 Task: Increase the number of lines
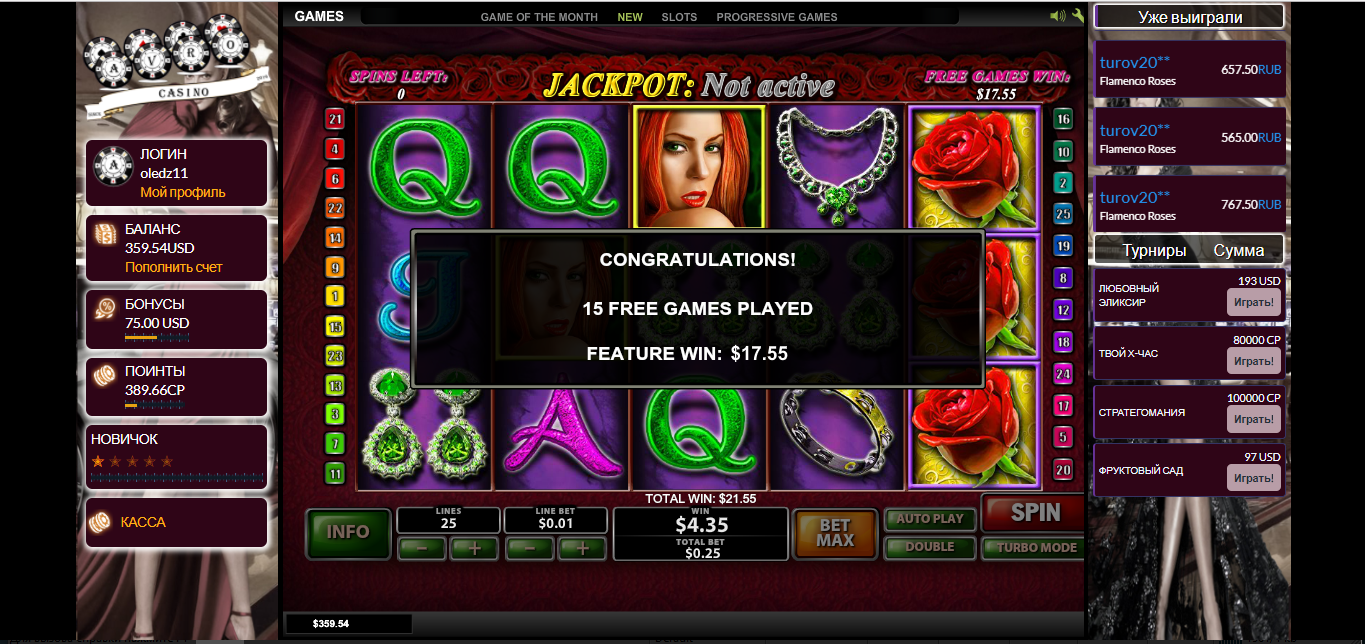point(474,548)
